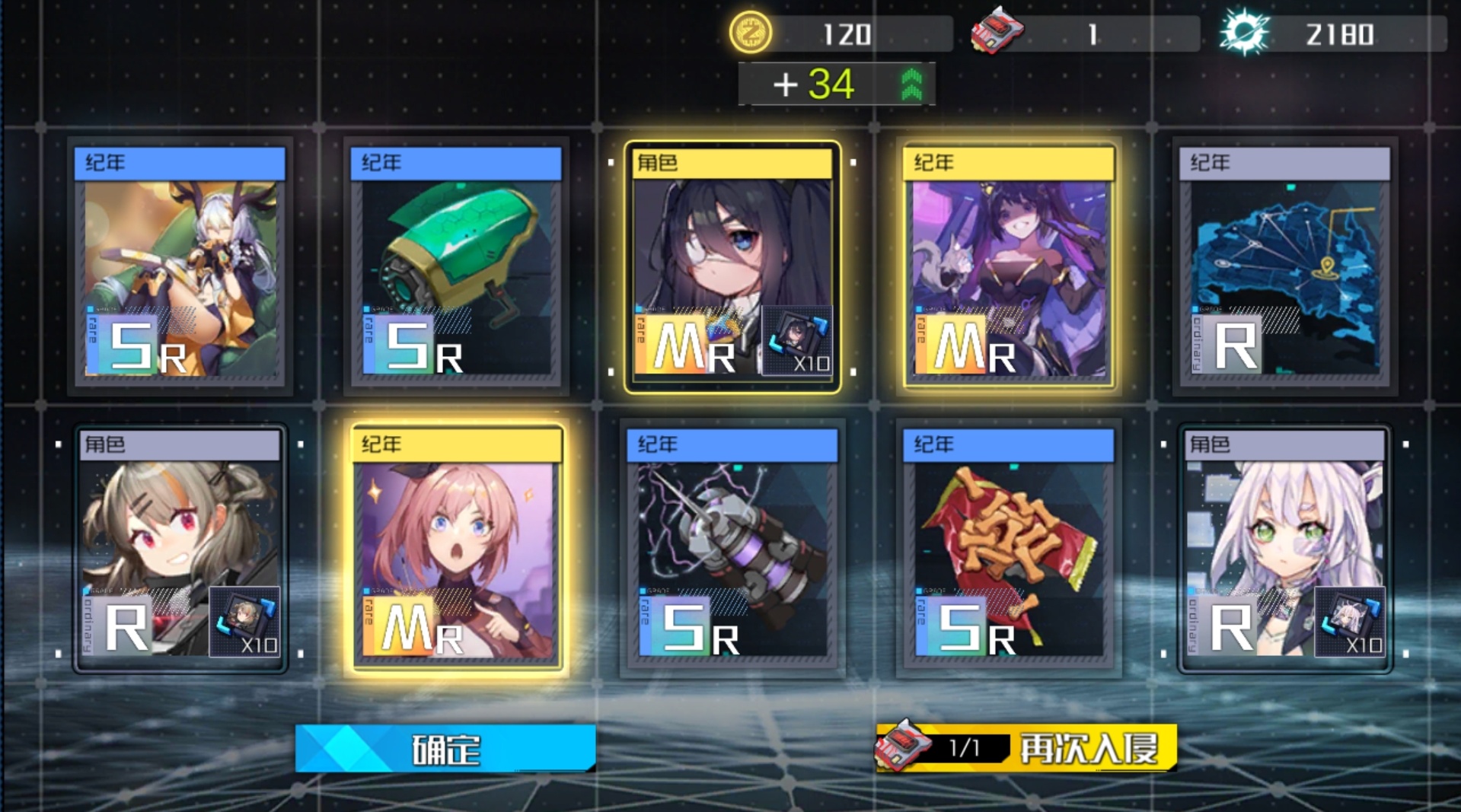Select the SR bone-shaped snack bag card

pyautogui.click(x=1009, y=548)
